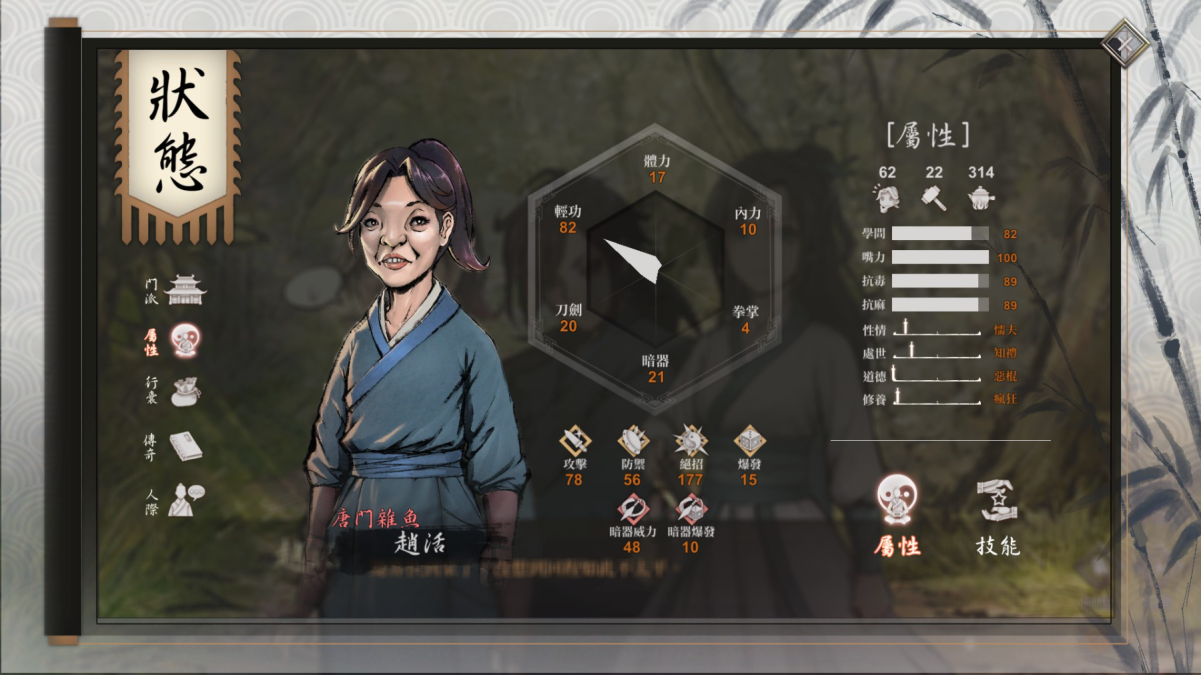The width and height of the screenshot is (1201, 675).
Task: Click the 暗器威力 hidden weapon power icon
Action: pyautogui.click(x=632, y=509)
